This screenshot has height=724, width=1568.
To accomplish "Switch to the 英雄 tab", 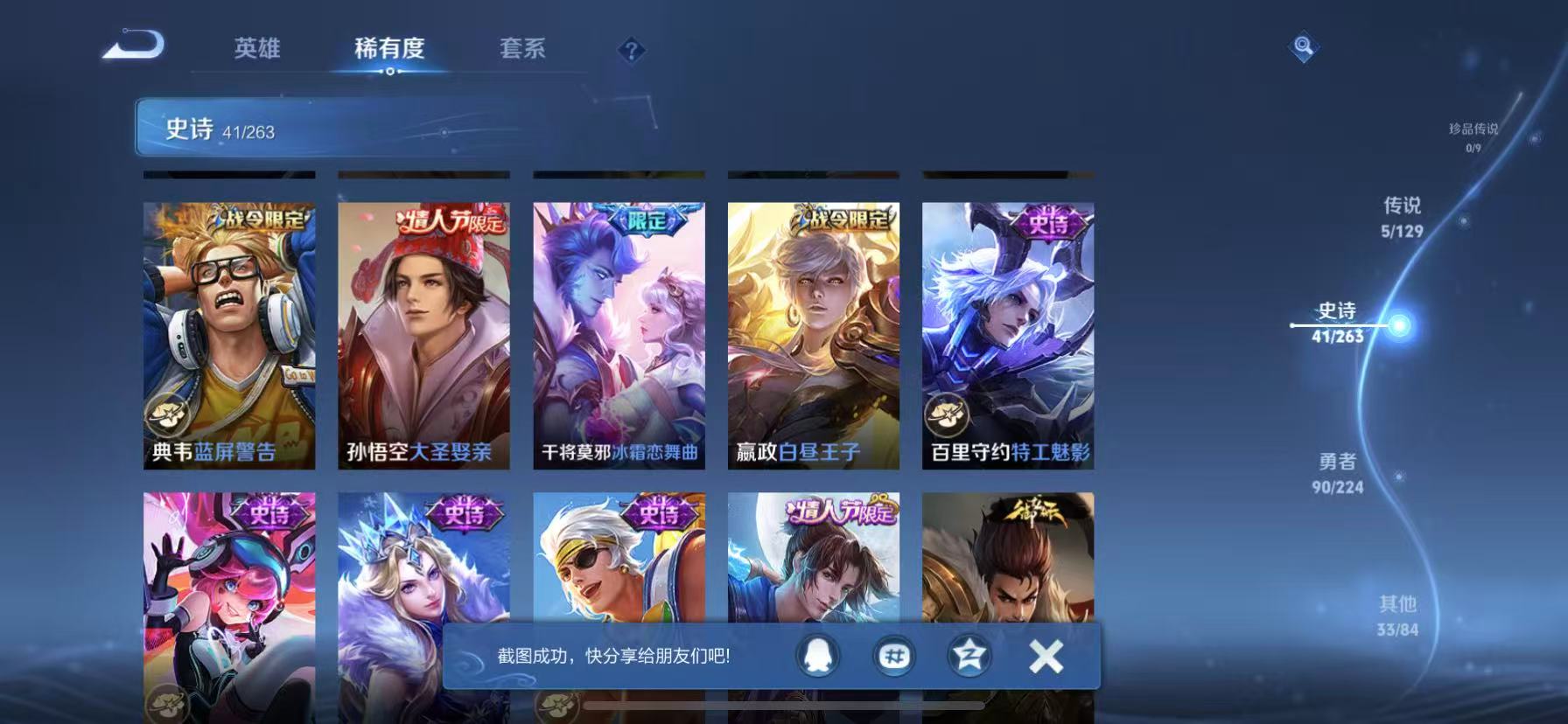I will click(256, 50).
